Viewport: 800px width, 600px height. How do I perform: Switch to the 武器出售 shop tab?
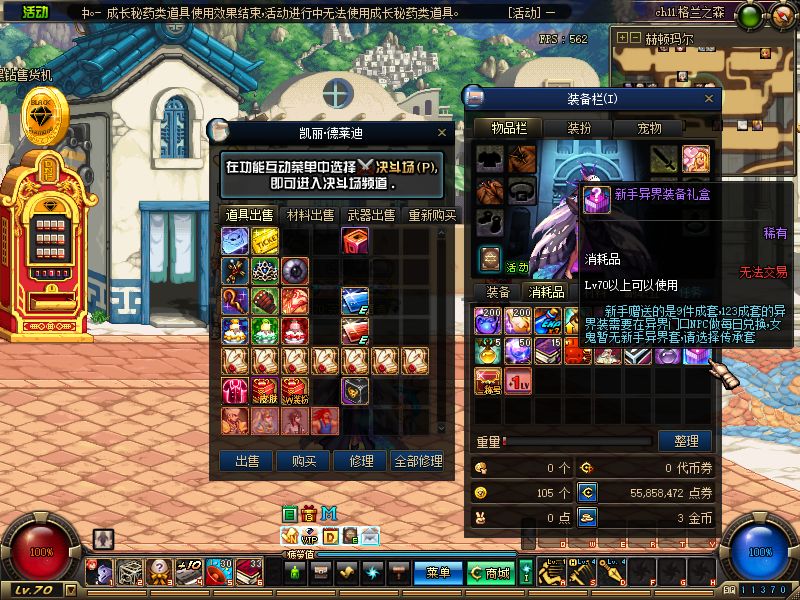371,215
